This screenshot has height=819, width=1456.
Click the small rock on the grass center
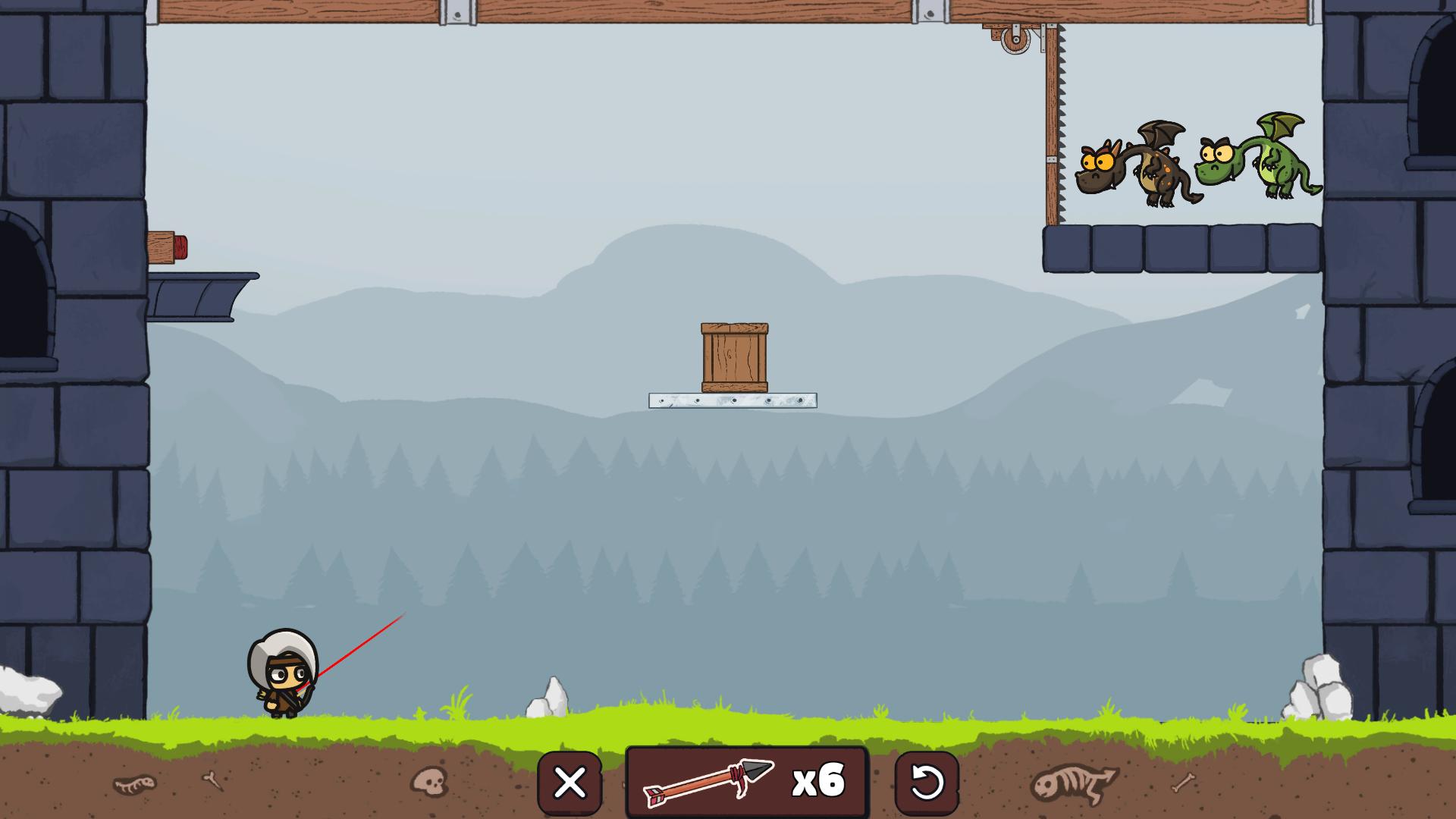[548, 701]
